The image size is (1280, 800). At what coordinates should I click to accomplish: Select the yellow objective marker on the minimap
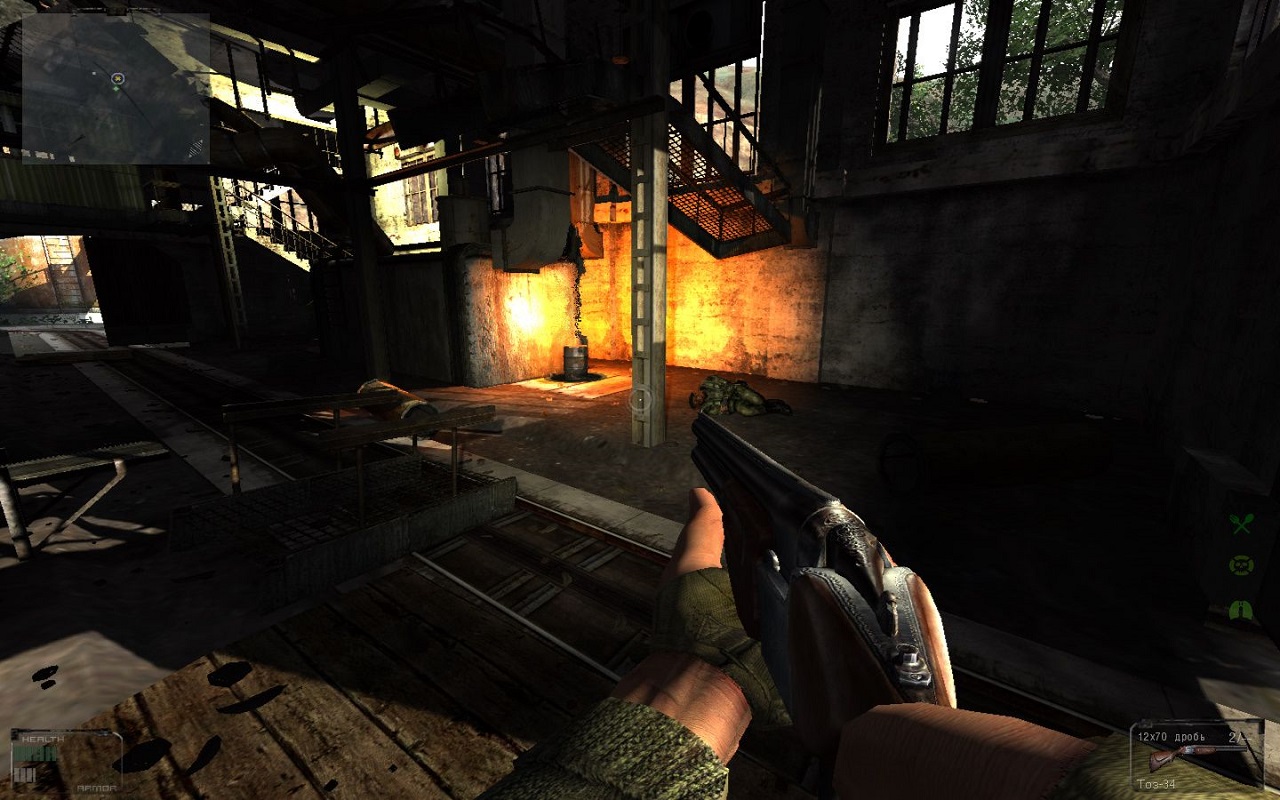tap(117, 78)
